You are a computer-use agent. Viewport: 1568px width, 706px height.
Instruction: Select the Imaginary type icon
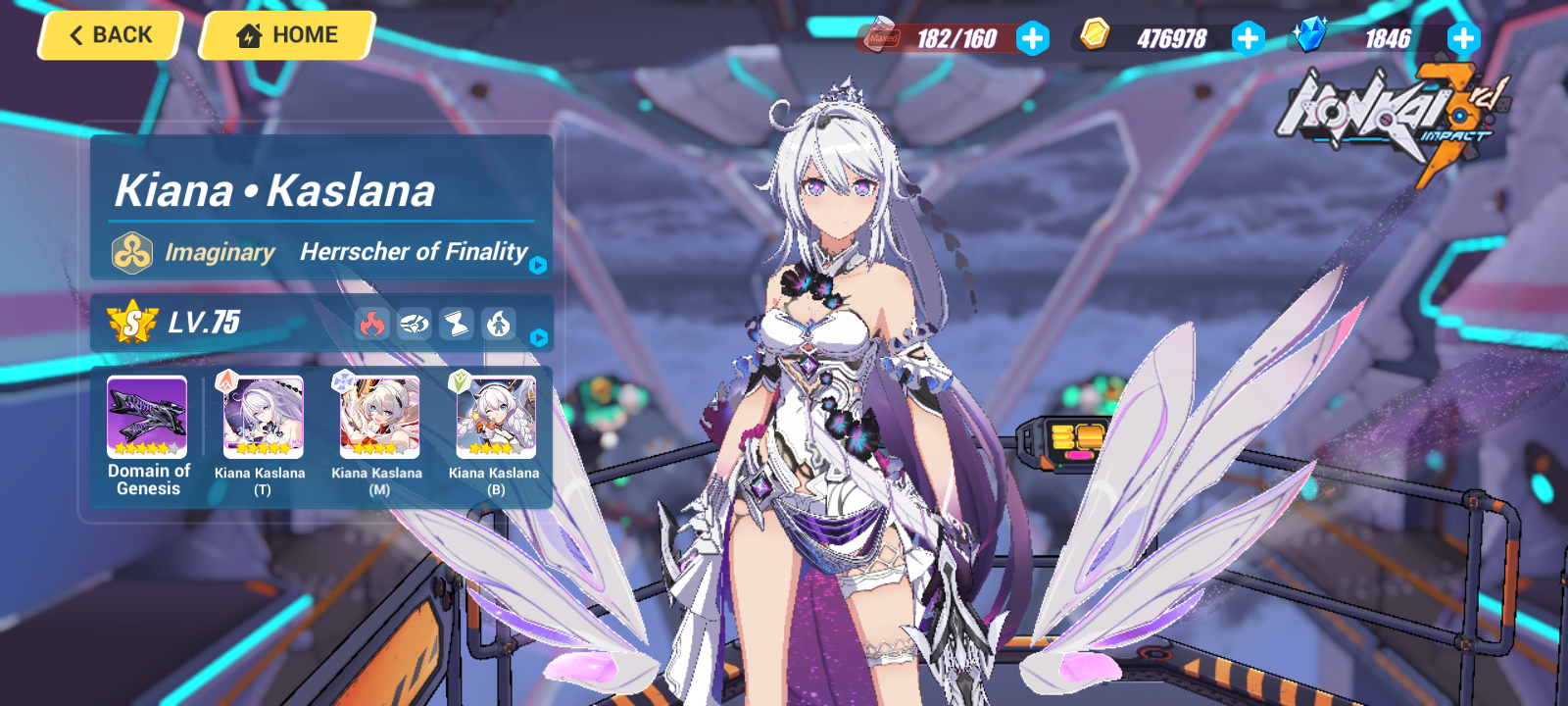[x=131, y=252]
